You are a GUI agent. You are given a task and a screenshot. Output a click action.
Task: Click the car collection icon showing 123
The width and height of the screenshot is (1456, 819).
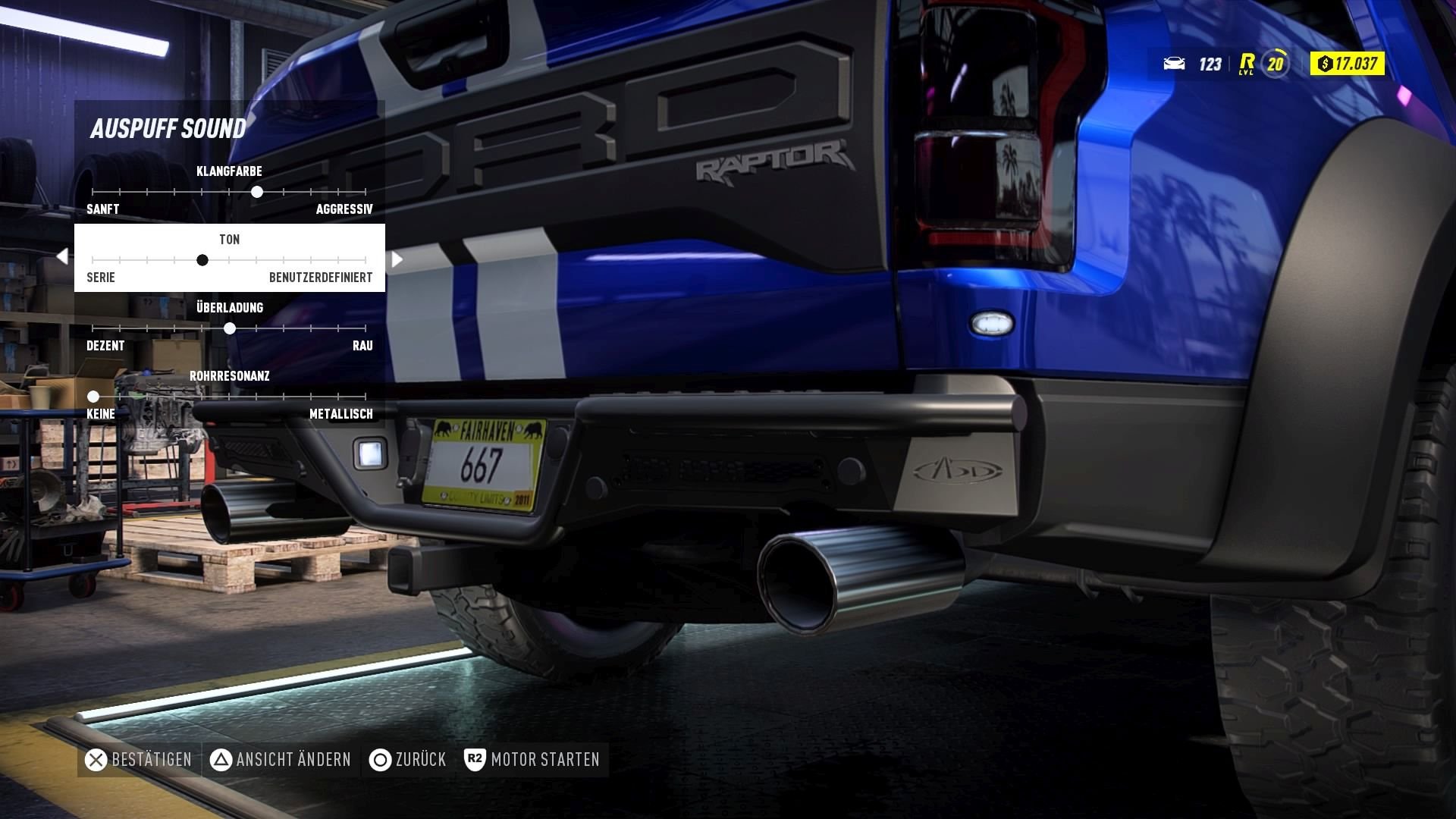pyautogui.click(x=1174, y=64)
